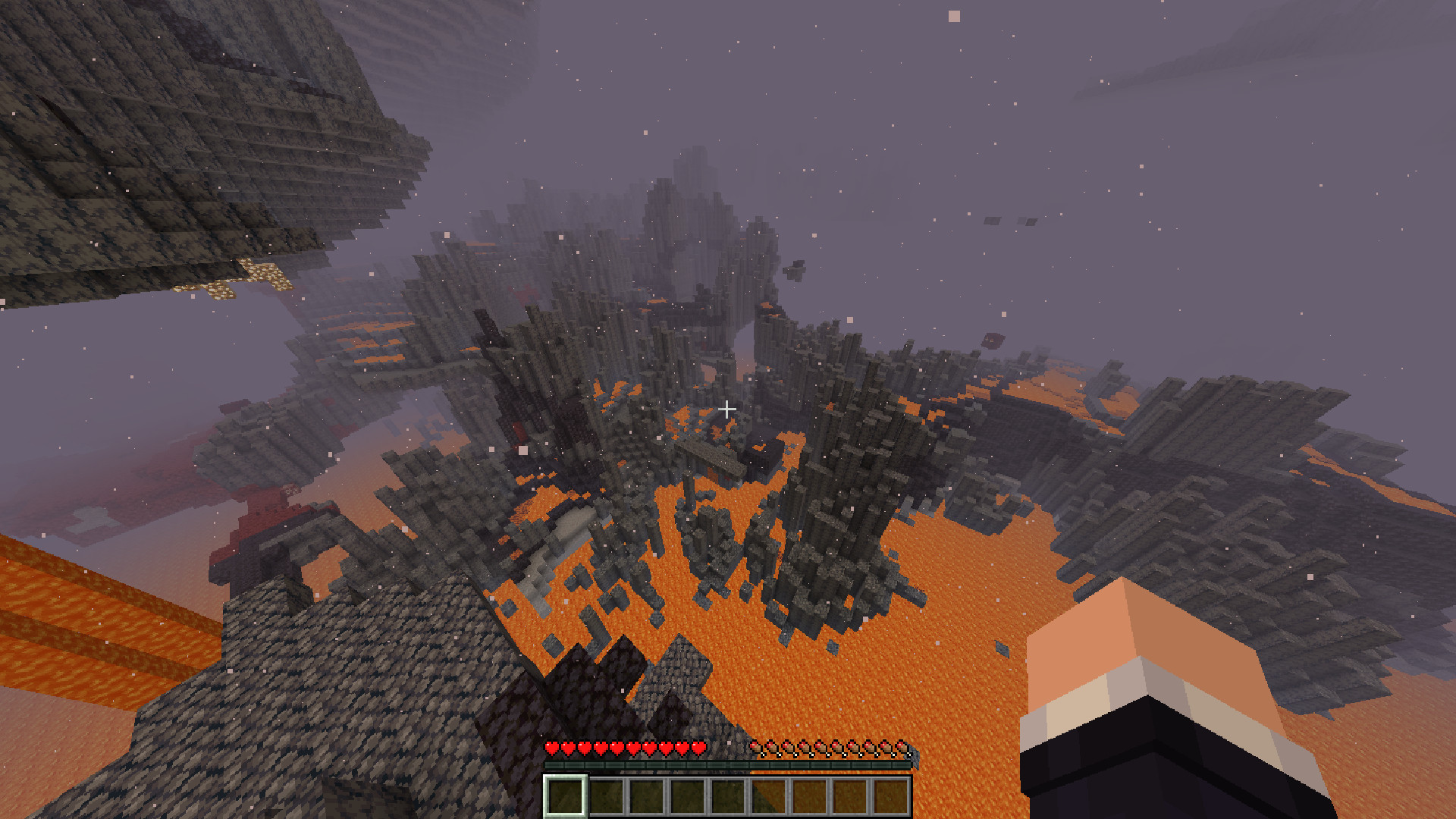Click the rightmost drumstick in the hunger bar
This screenshot has height=819, width=1456.
[904, 748]
